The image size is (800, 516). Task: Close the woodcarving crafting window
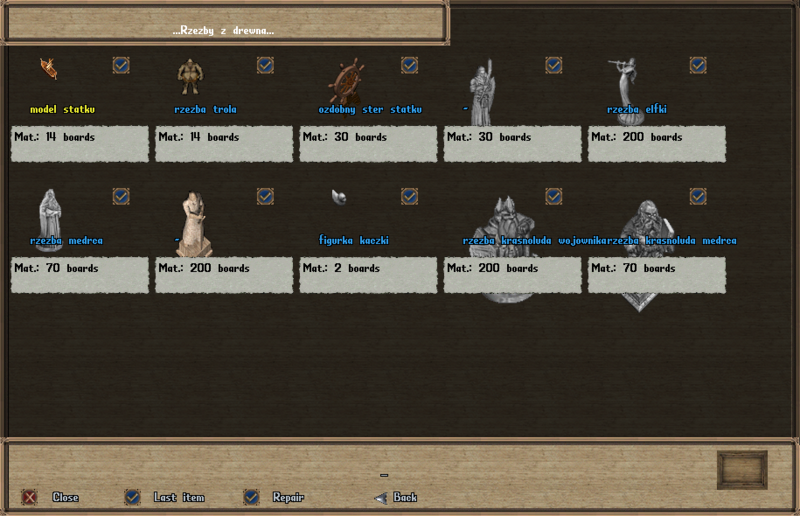point(30,497)
